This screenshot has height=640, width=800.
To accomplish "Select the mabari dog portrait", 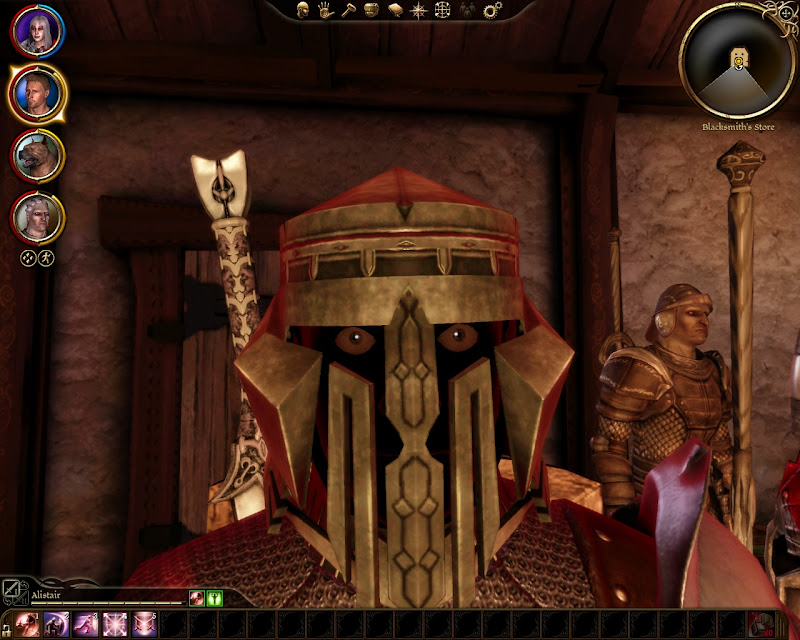I will coord(38,156).
